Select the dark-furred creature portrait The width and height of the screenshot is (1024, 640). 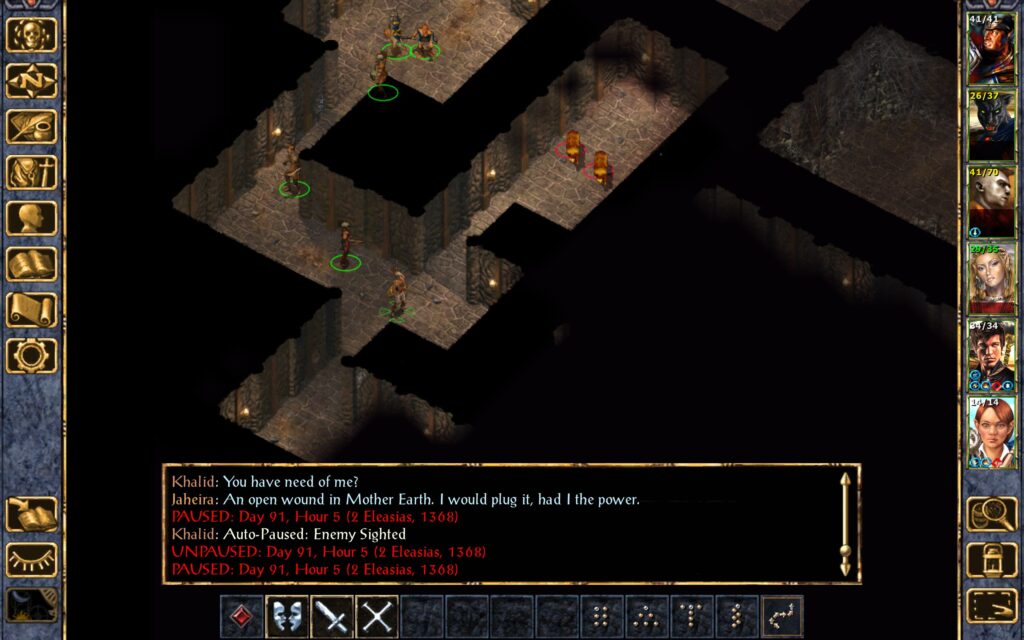991,126
